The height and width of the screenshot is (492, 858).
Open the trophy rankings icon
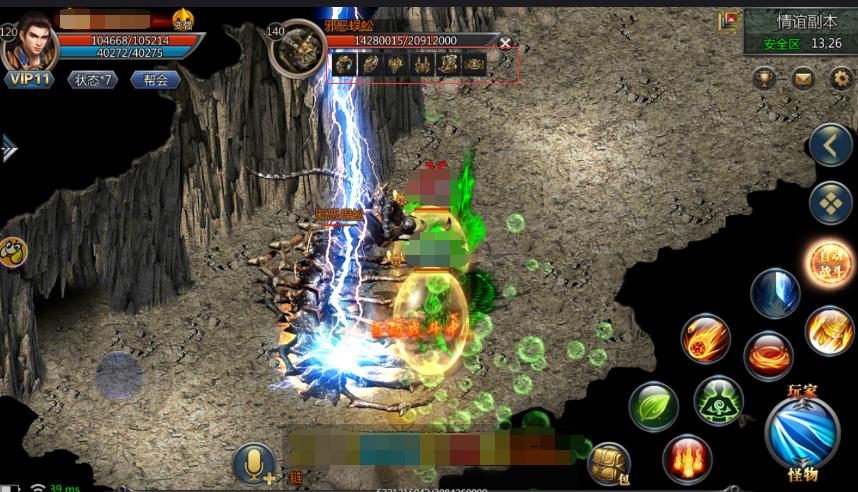pyautogui.click(x=765, y=77)
